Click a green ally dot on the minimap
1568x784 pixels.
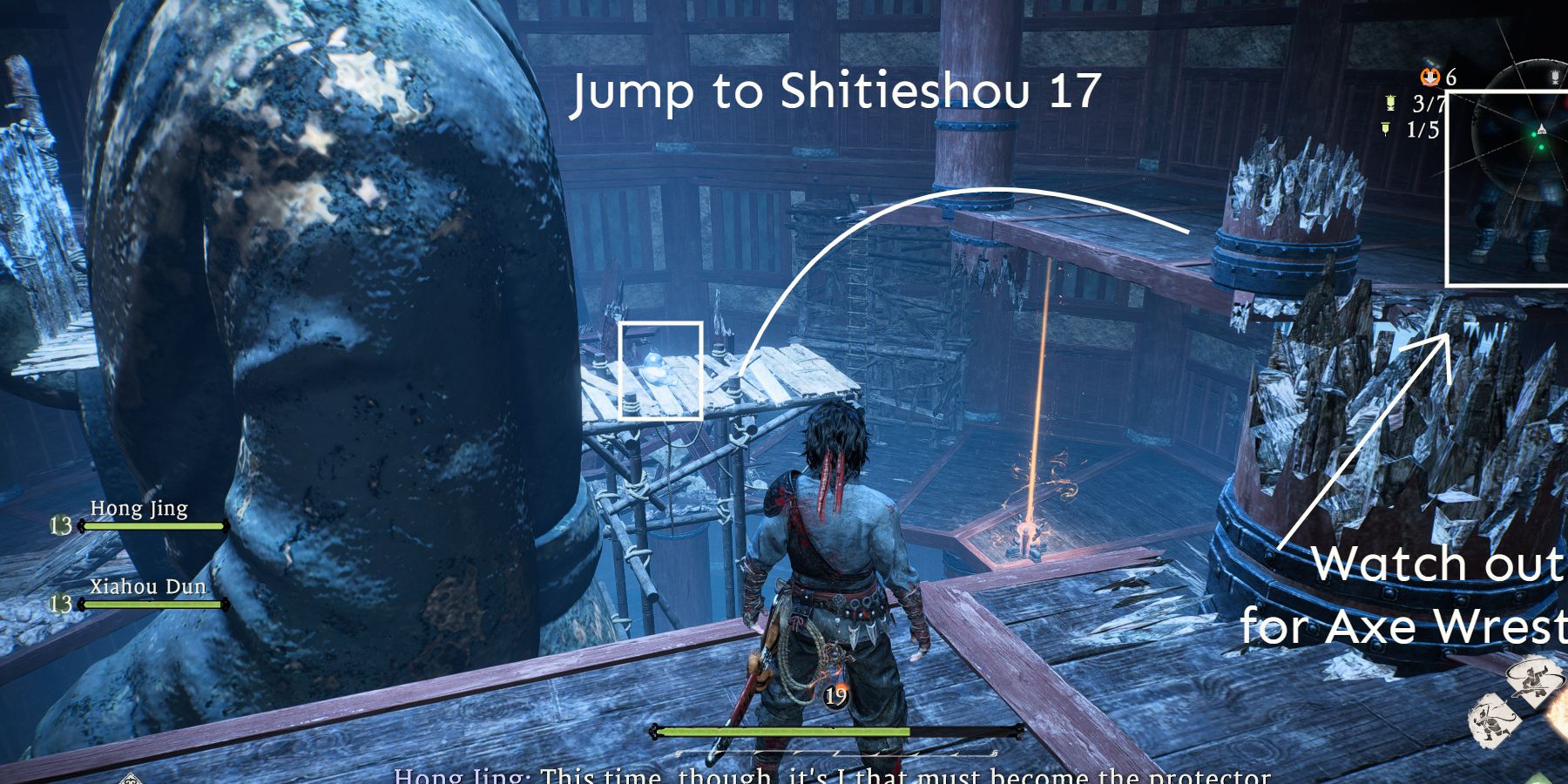[x=1534, y=134]
